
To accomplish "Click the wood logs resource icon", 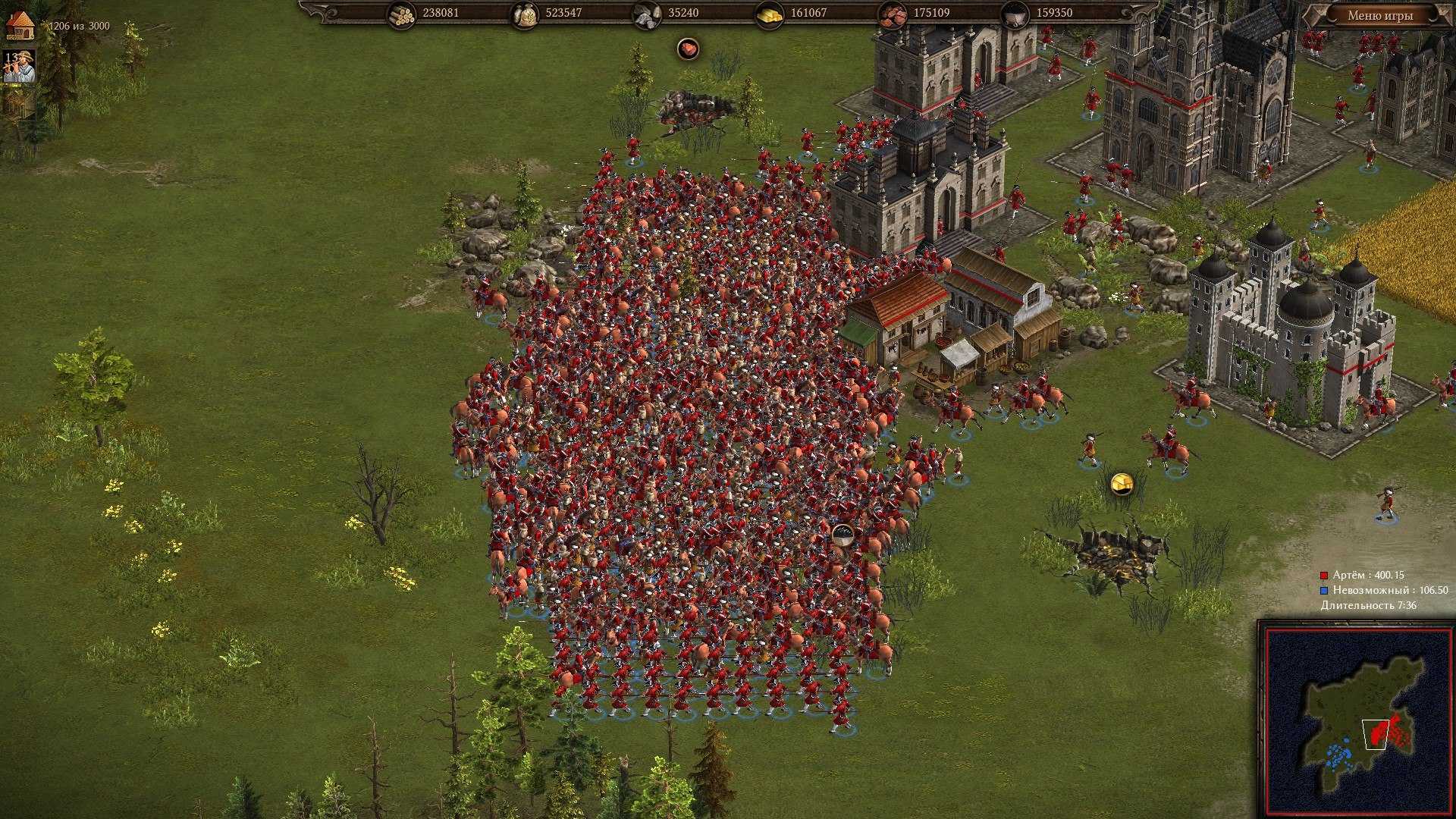I will coord(401,14).
